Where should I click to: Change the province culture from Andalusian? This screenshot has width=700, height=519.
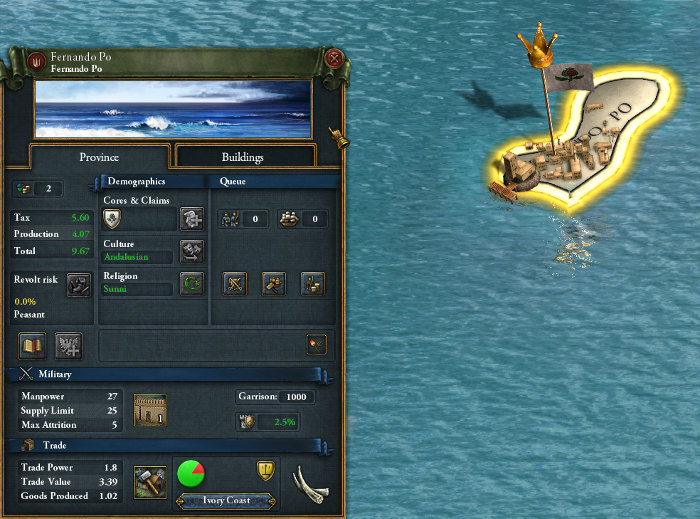tap(191, 251)
